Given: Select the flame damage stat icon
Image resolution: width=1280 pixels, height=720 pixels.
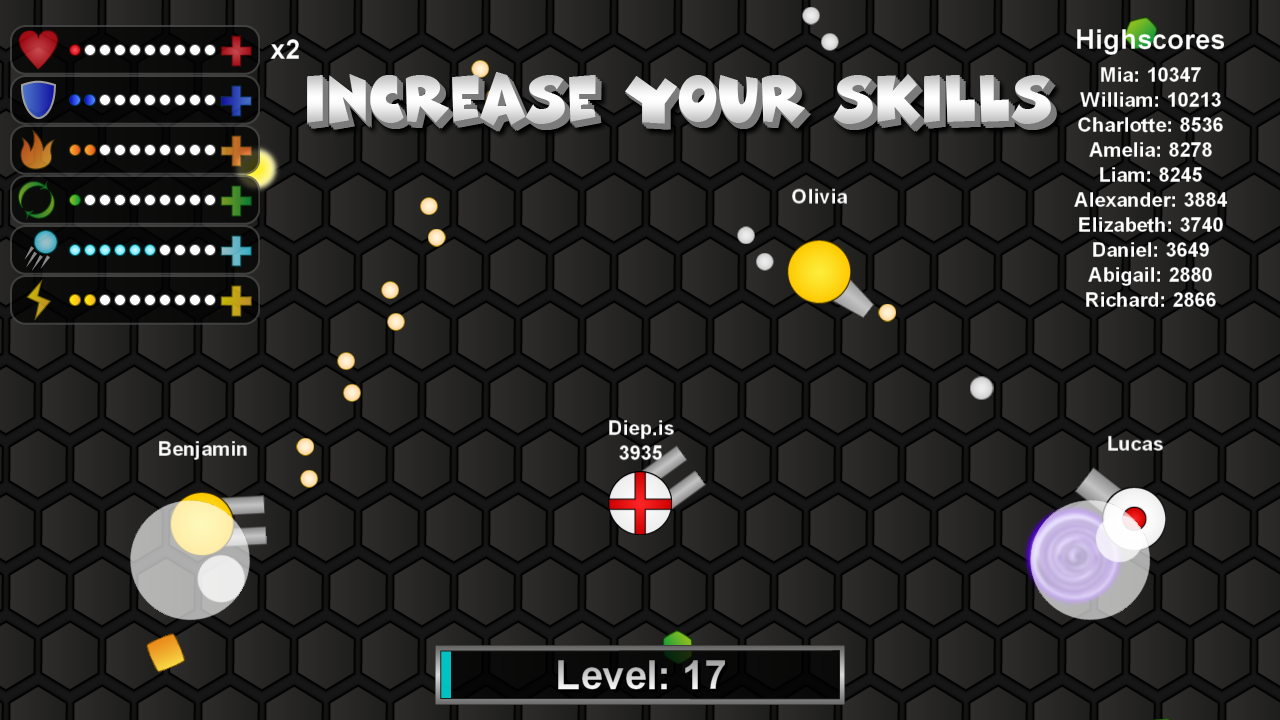Looking at the screenshot, I should pyautogui.click(x=37, y=150).
